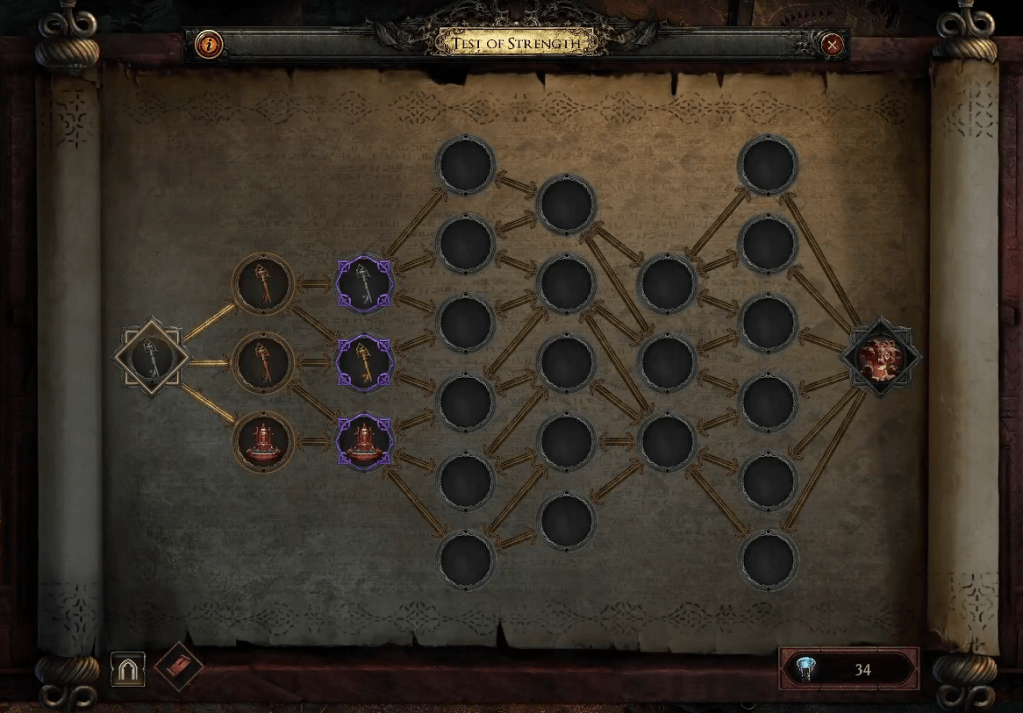Select the purple-framed fountain room node
This screenshot has width=1023, height=713.
364,441
